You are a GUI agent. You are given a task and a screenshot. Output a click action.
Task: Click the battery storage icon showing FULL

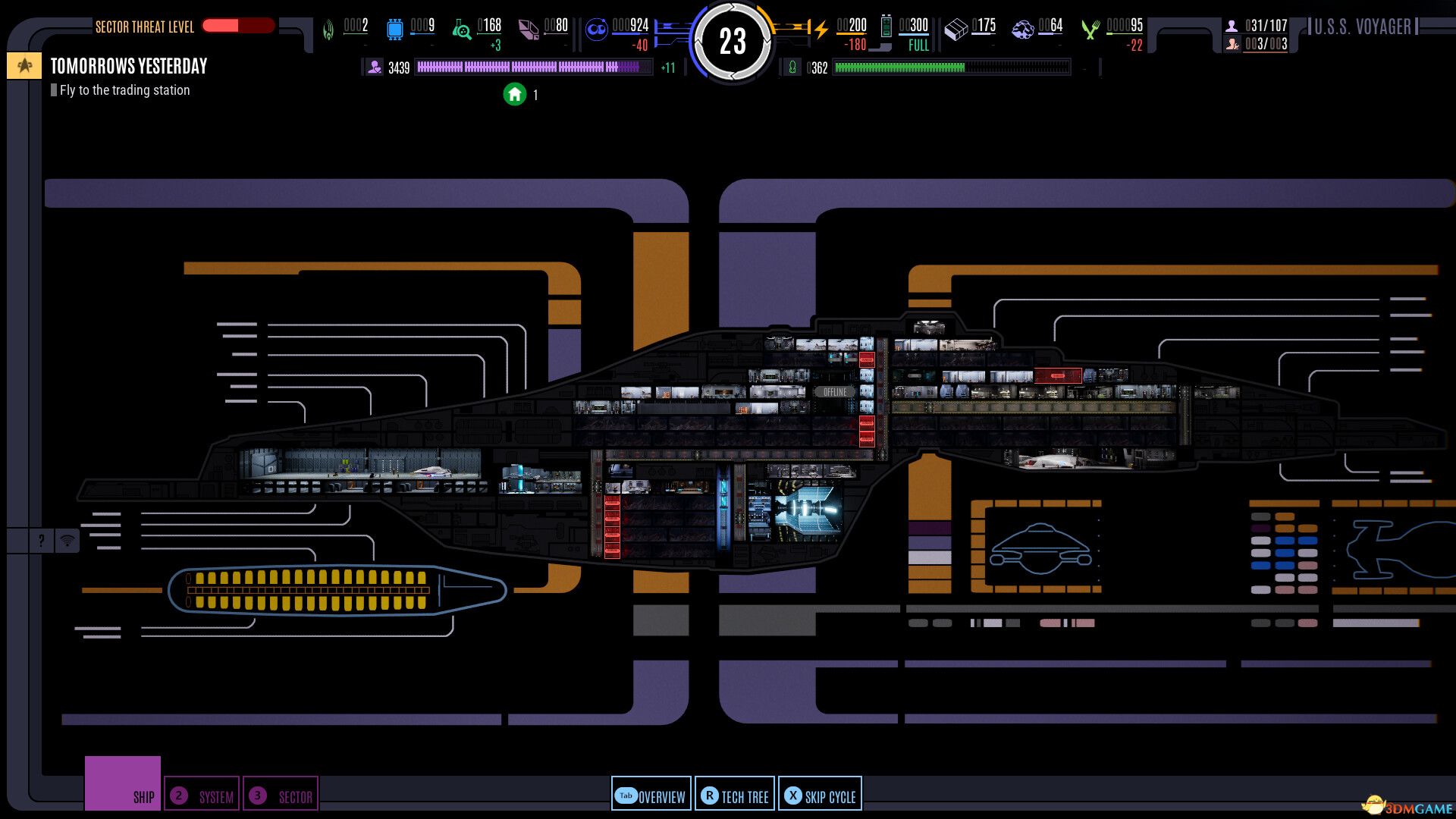tap(886, 27)
